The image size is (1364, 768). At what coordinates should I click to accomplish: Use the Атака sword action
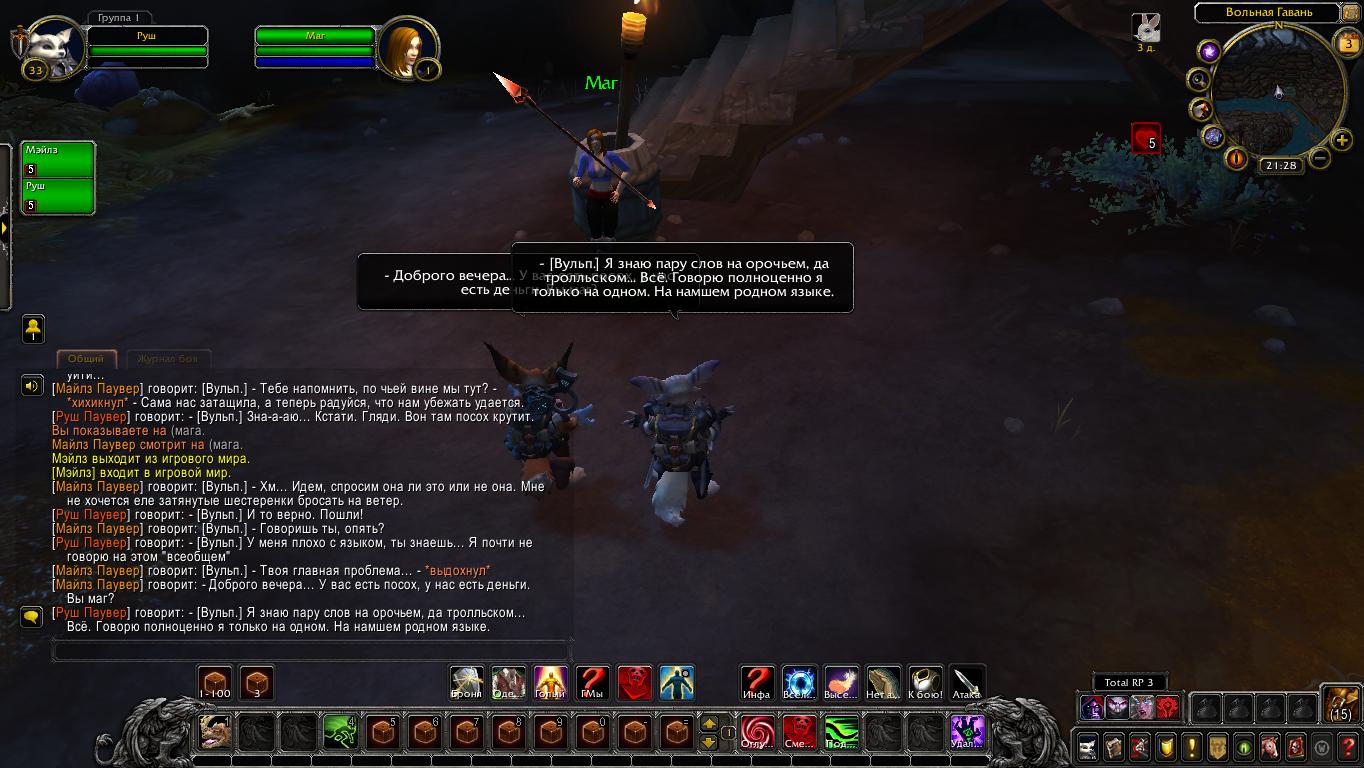tap(967, 682)
